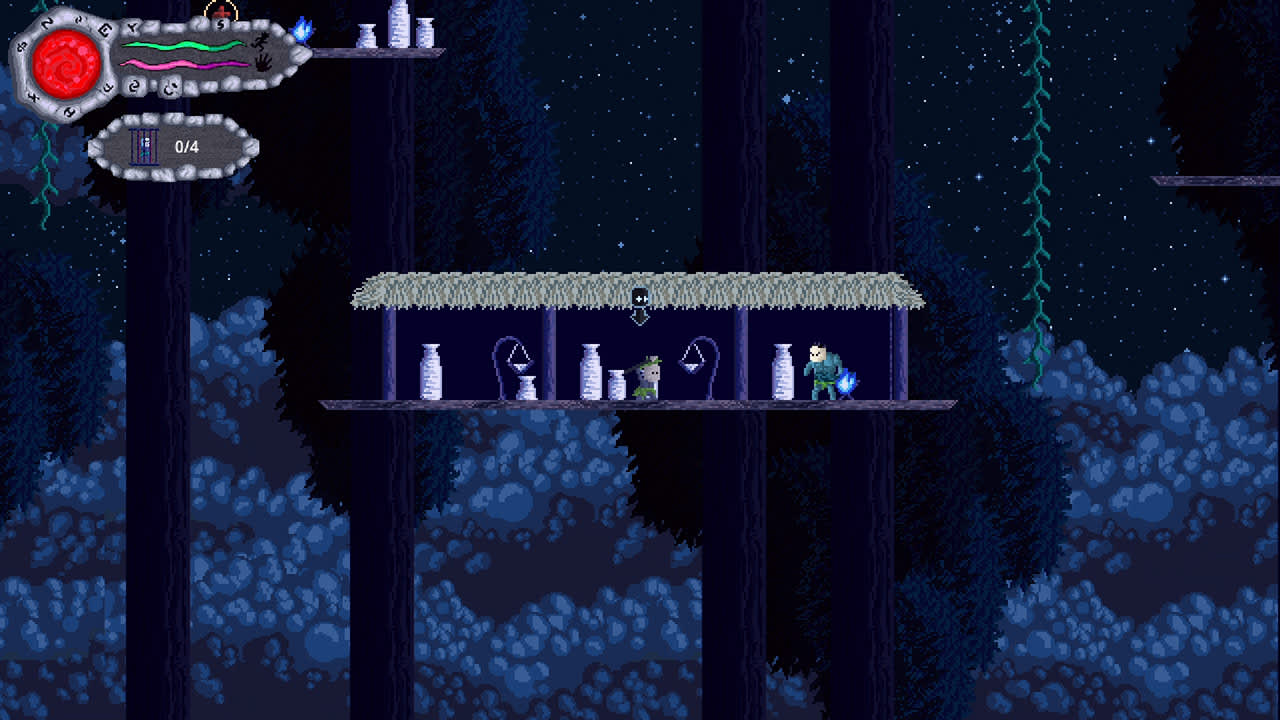Viewport: 1280px width, 720px height.
Task: Click the green health bar
Action: point(180,45)
